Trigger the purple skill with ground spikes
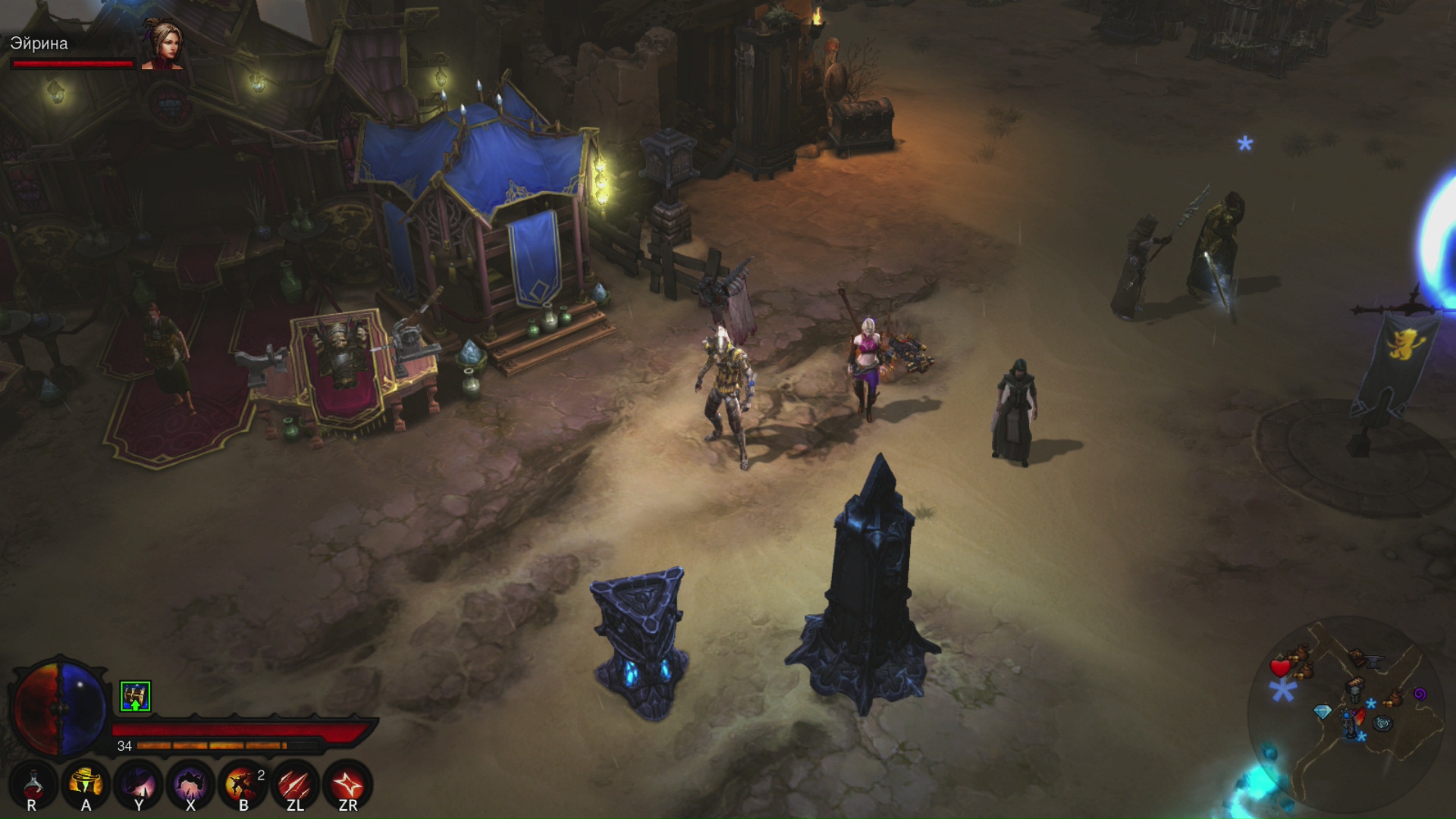This screenshot has height=819, width=1456. [x=139, y=784]
